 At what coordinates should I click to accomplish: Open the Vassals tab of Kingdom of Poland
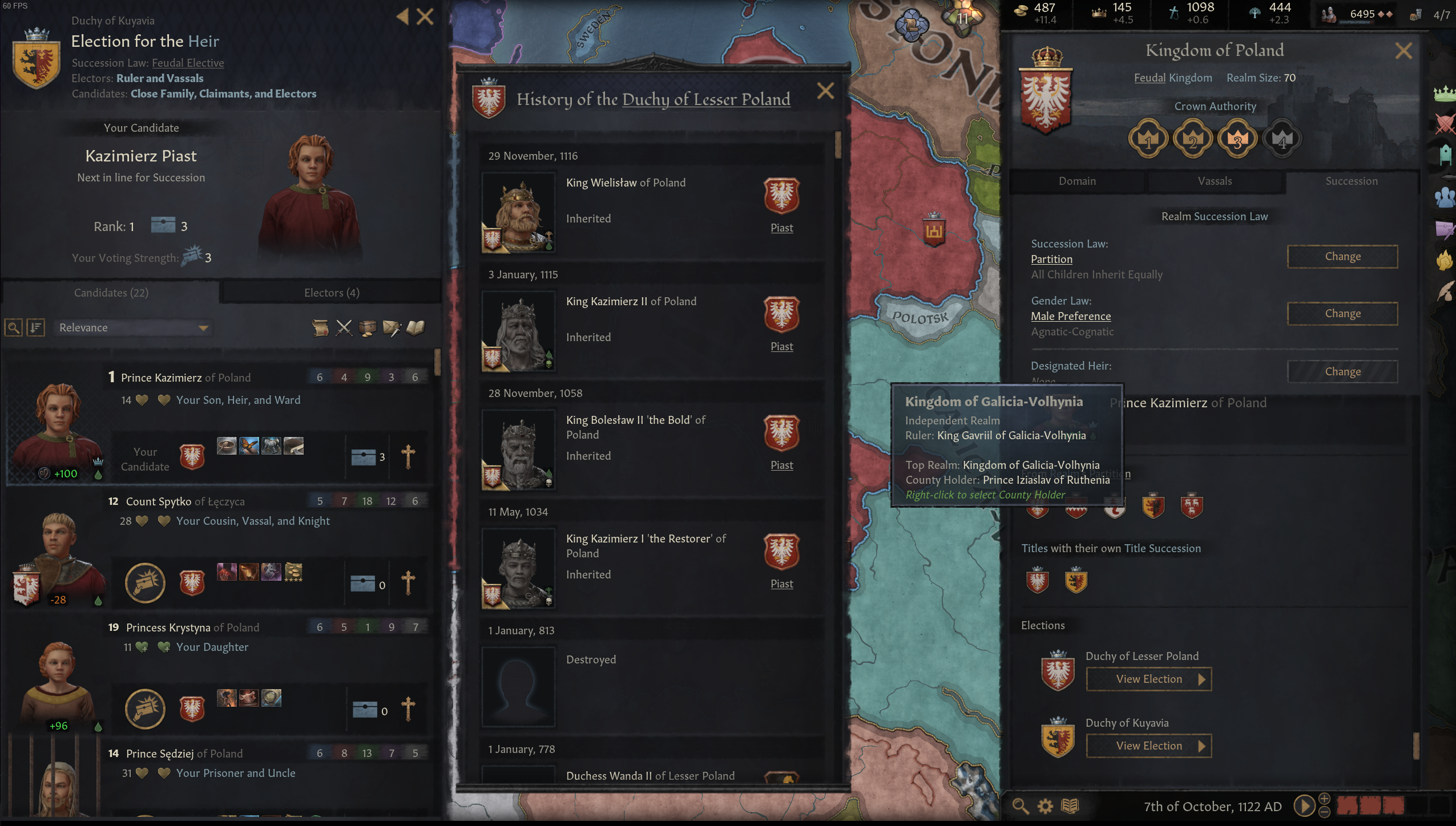point(1214,181)
